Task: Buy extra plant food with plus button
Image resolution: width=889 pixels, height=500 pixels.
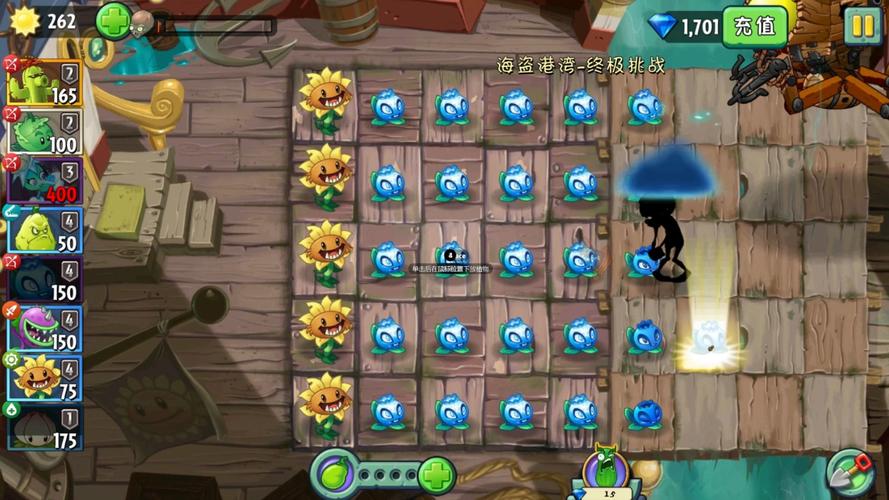Action: (436, 474)
